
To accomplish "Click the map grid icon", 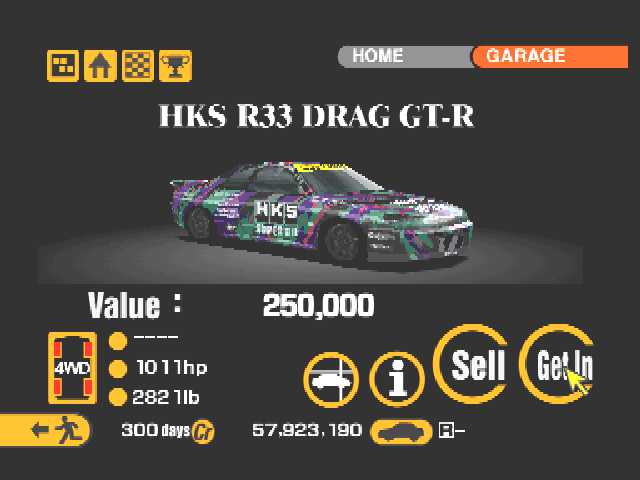I will point(62,66).
